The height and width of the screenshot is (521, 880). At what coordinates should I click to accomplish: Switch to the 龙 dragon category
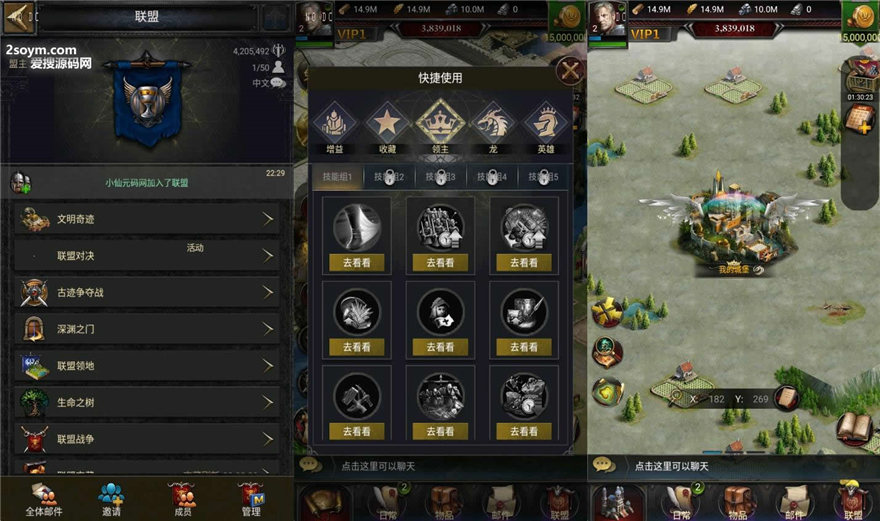[x=493, y=127]
